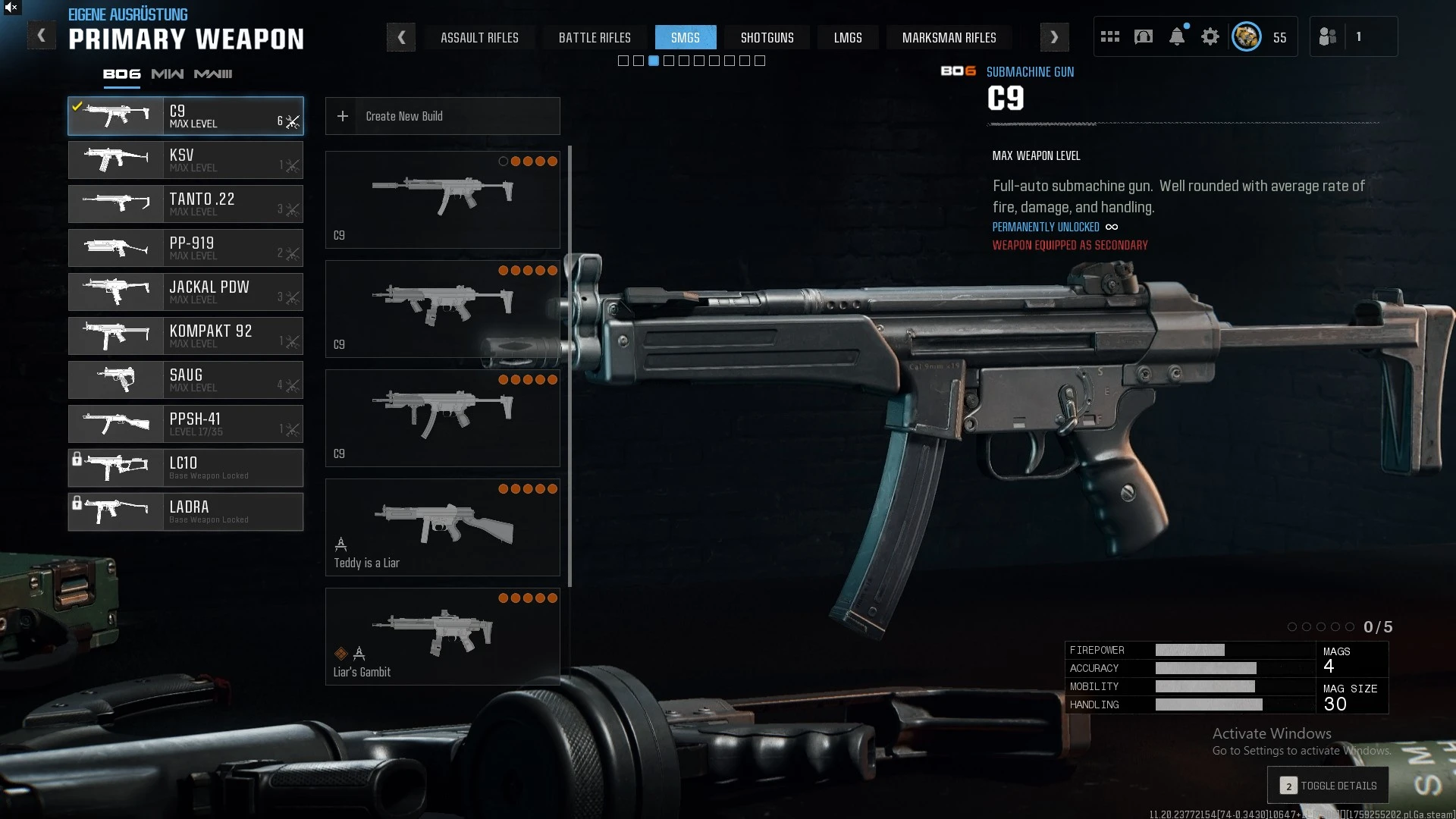Viewport: 1456px width, 819px height.
Task: Click the right arrow for more weapon categories
Action: point(1054,37)
